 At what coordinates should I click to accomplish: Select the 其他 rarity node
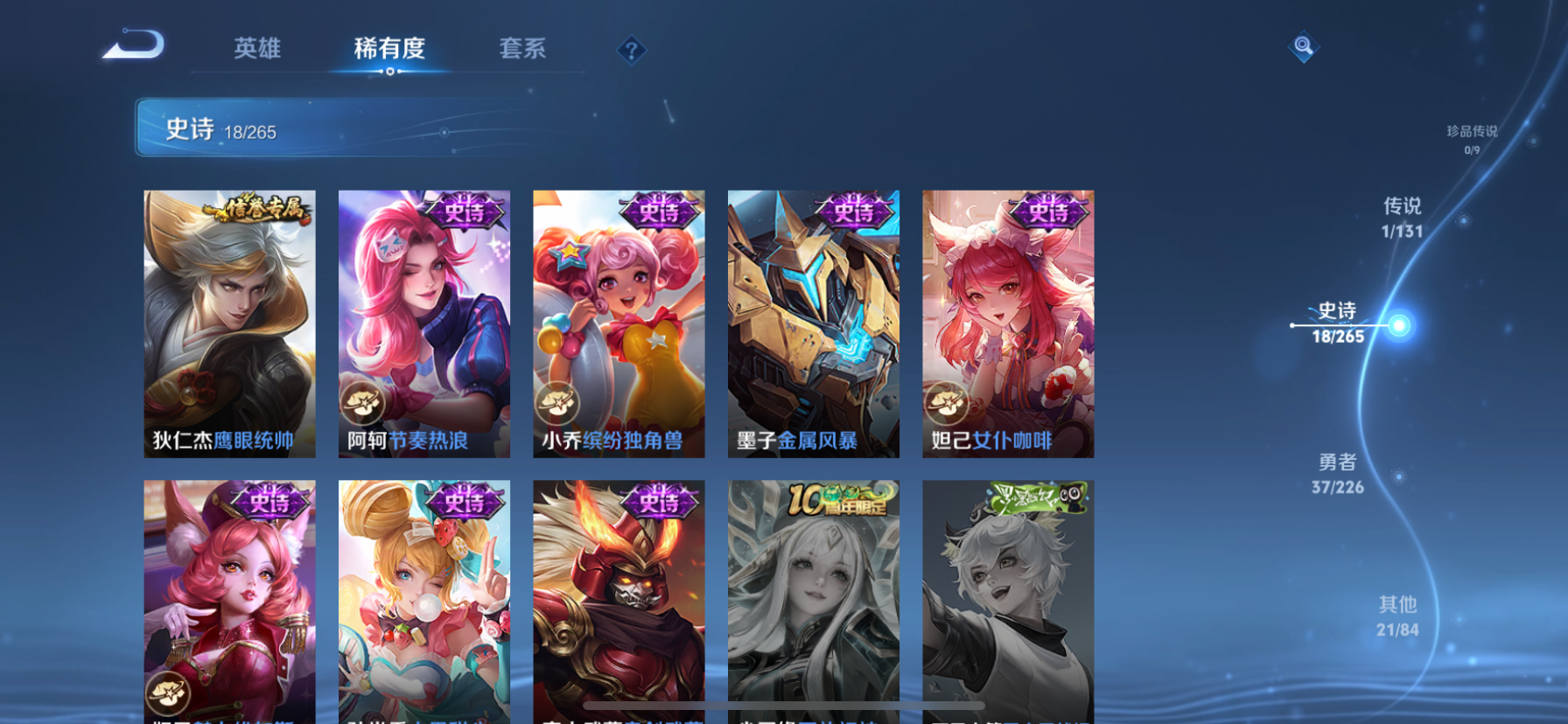click(1399, 615)
